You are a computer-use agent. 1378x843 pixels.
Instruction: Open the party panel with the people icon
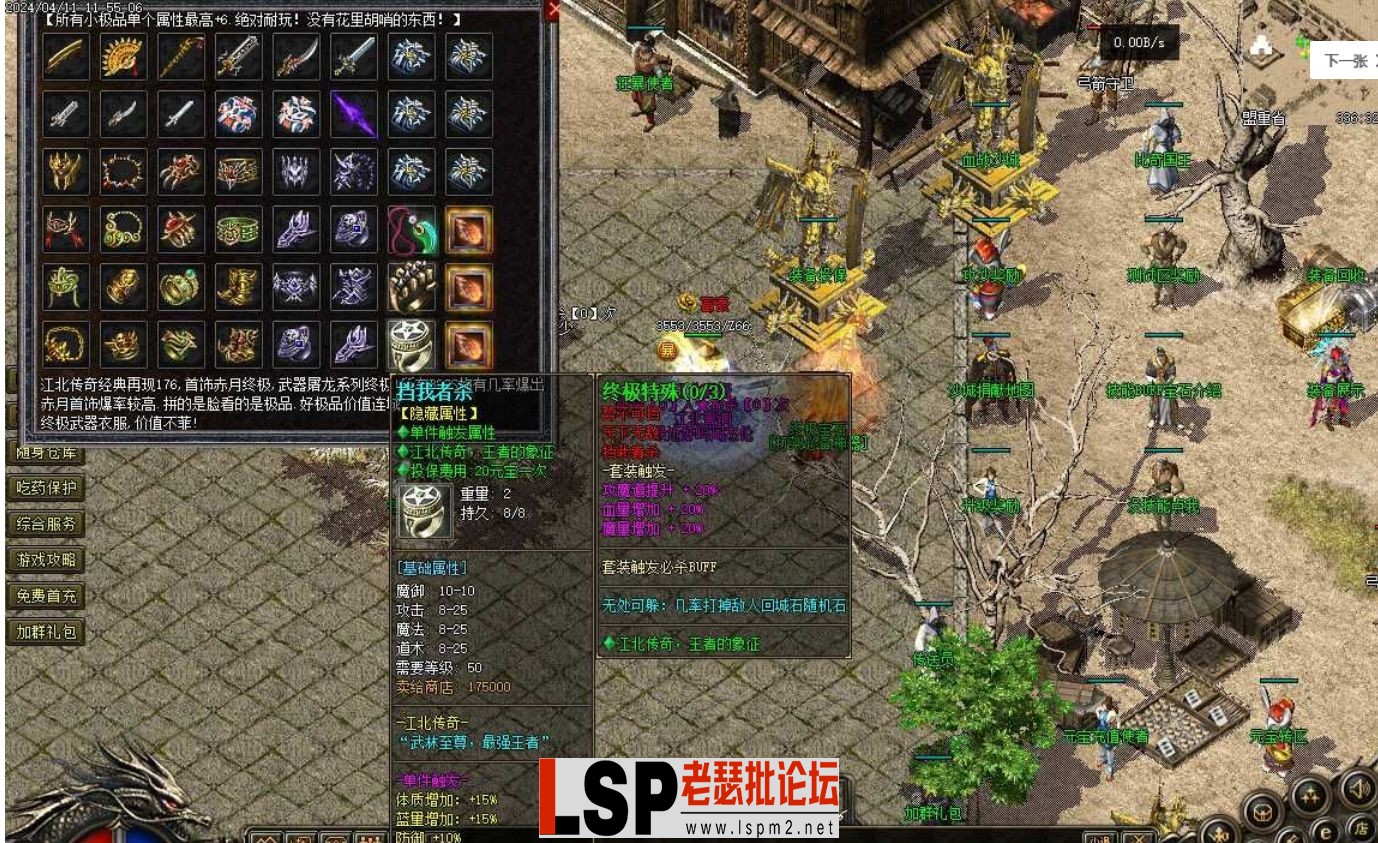1310,795
